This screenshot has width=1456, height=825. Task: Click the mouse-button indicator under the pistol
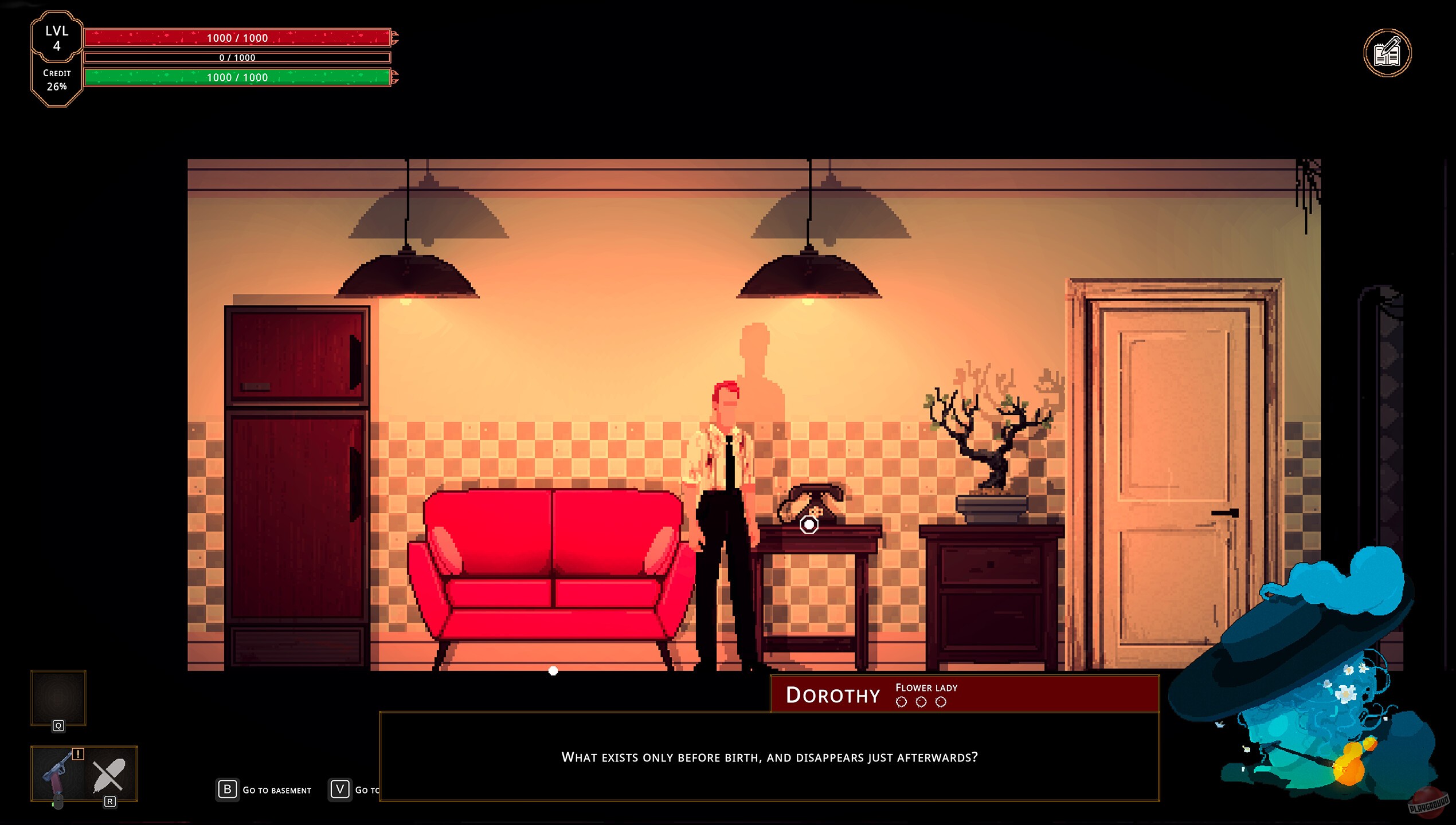coord(58,802)
